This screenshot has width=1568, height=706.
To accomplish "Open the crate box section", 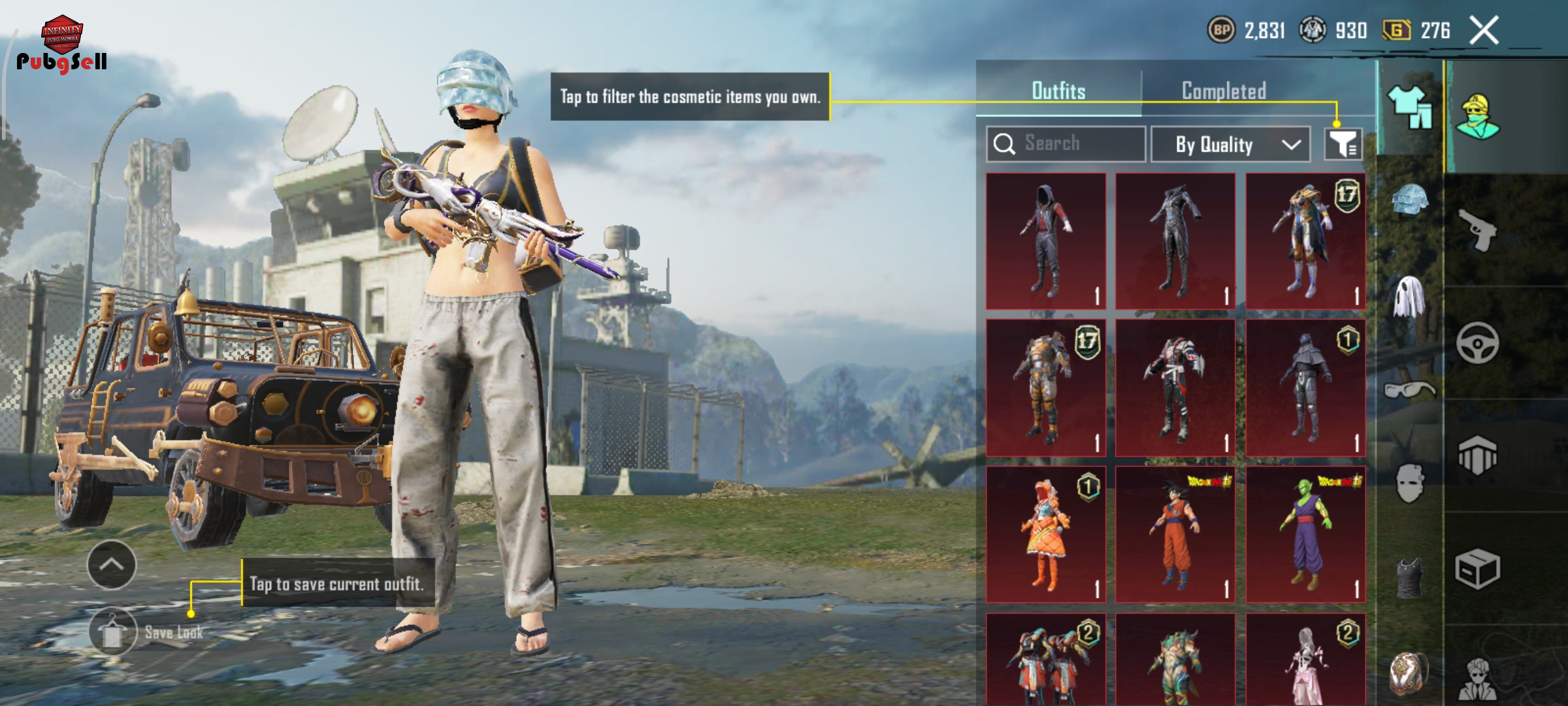I will (x=1478, y=569).
